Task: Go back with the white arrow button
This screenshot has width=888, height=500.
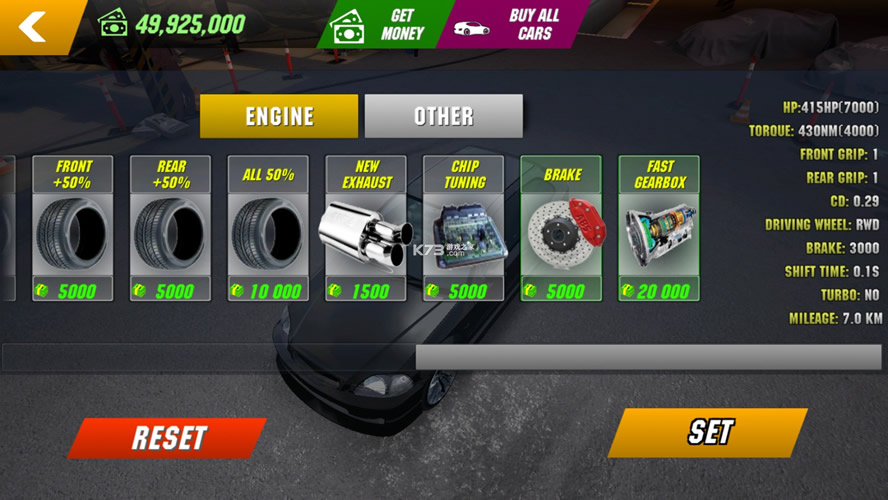Action: (x=34, y=26)
